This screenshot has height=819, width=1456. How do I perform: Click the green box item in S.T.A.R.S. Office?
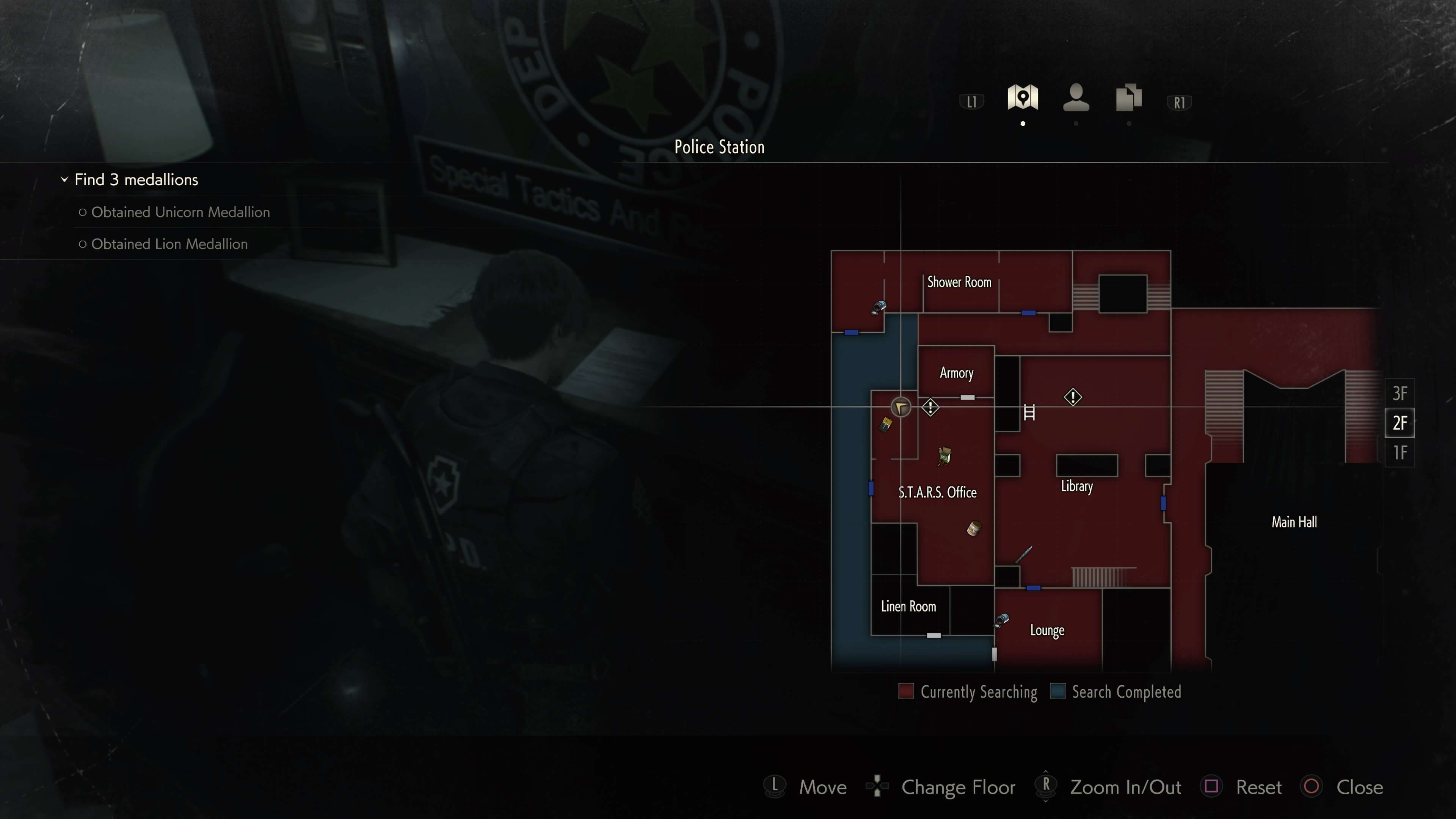(944, 455)
